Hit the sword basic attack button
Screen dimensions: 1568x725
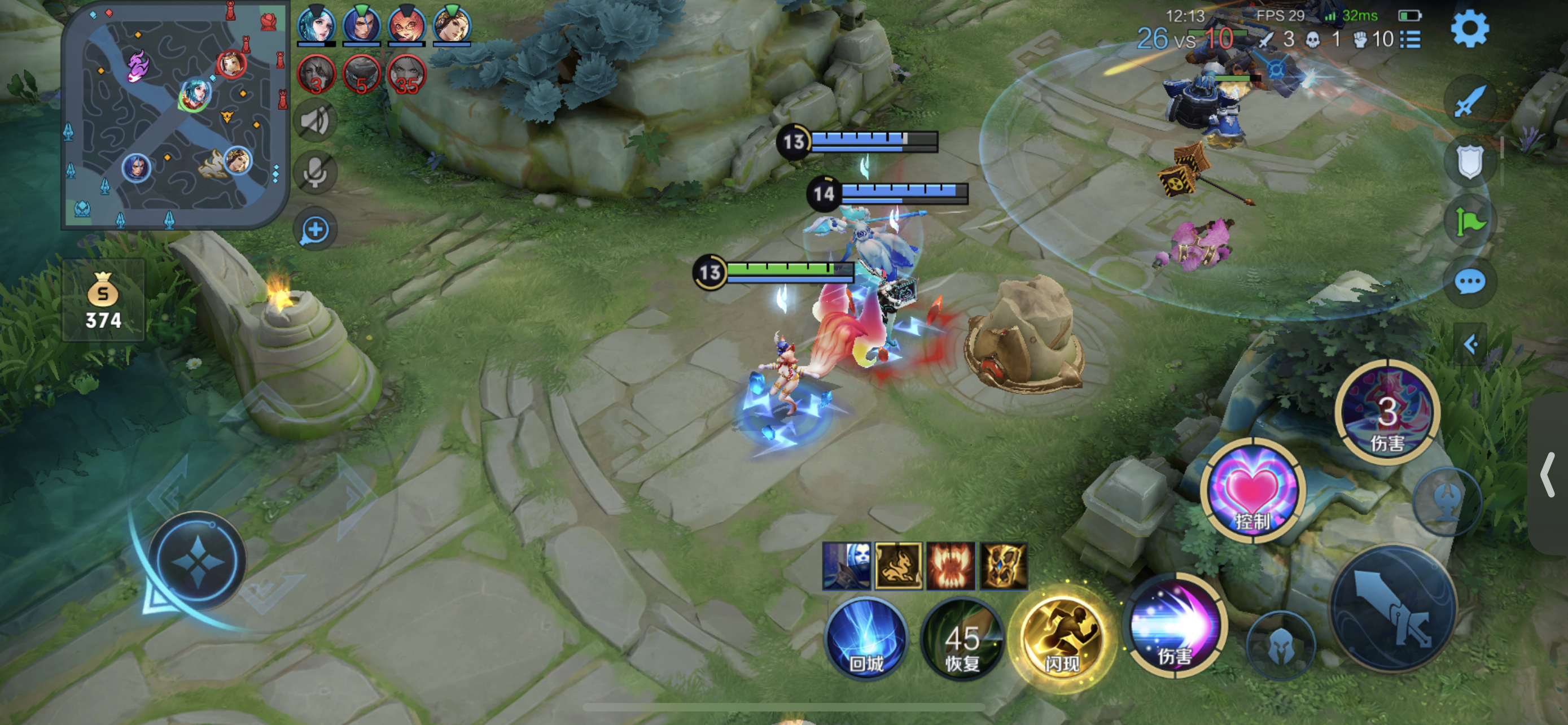pyautogui.click(x=1394, y=609)
